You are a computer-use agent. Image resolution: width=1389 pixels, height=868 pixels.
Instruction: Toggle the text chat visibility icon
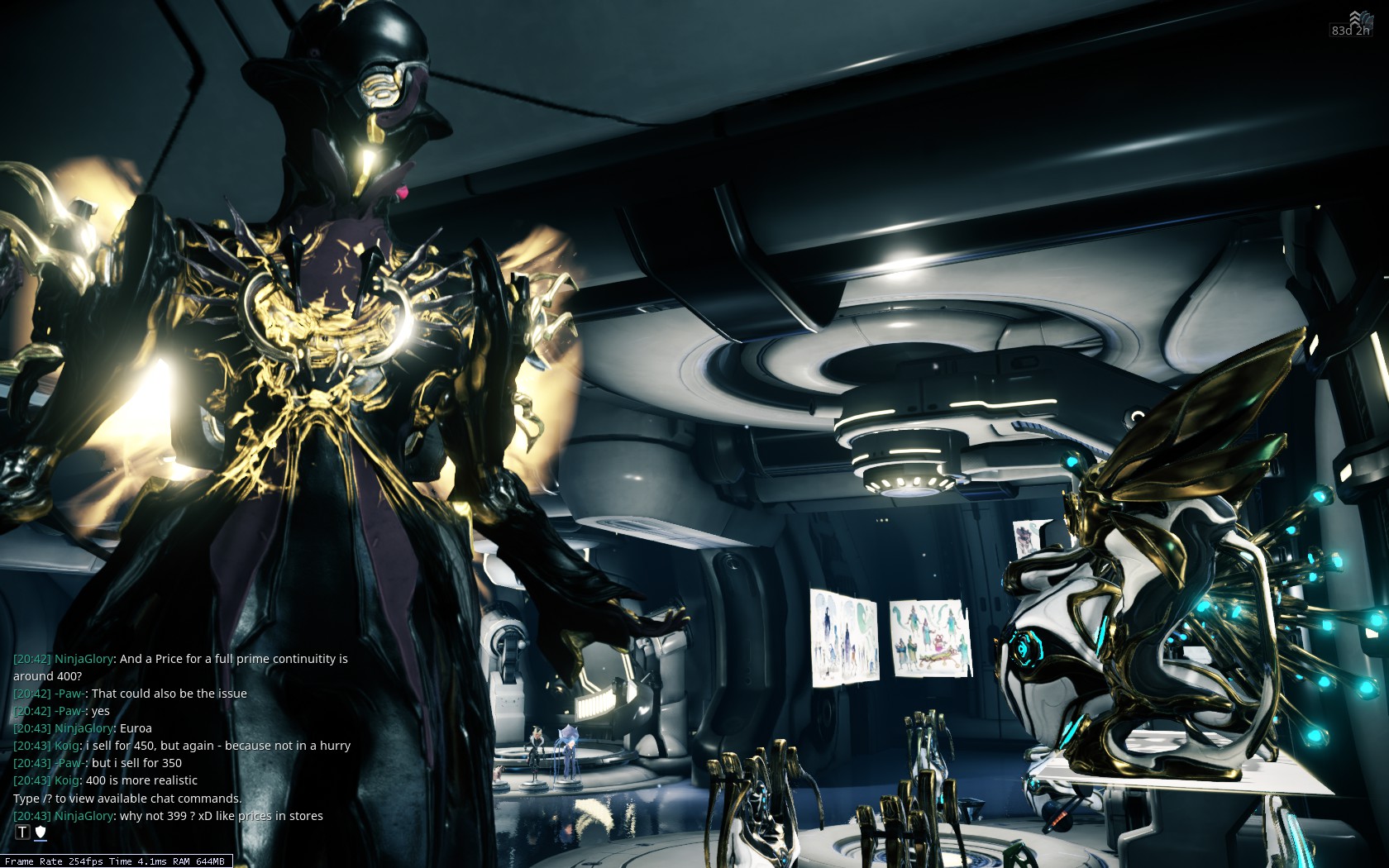pyautogui.click(x=21, y=831)
